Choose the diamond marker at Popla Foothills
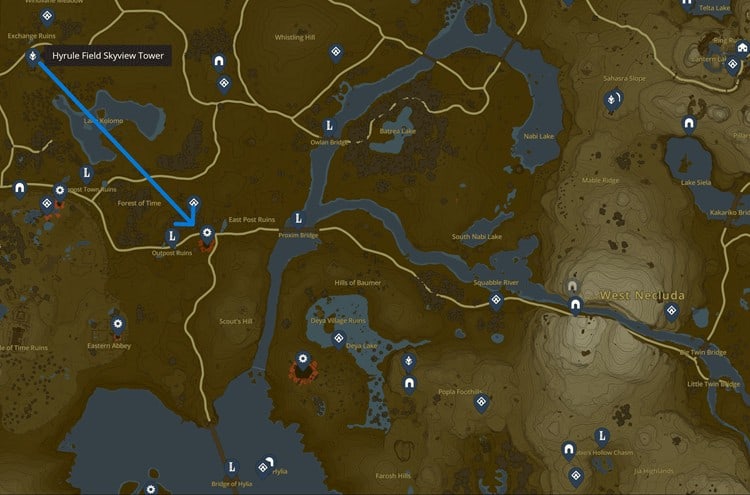 point(481,401)
